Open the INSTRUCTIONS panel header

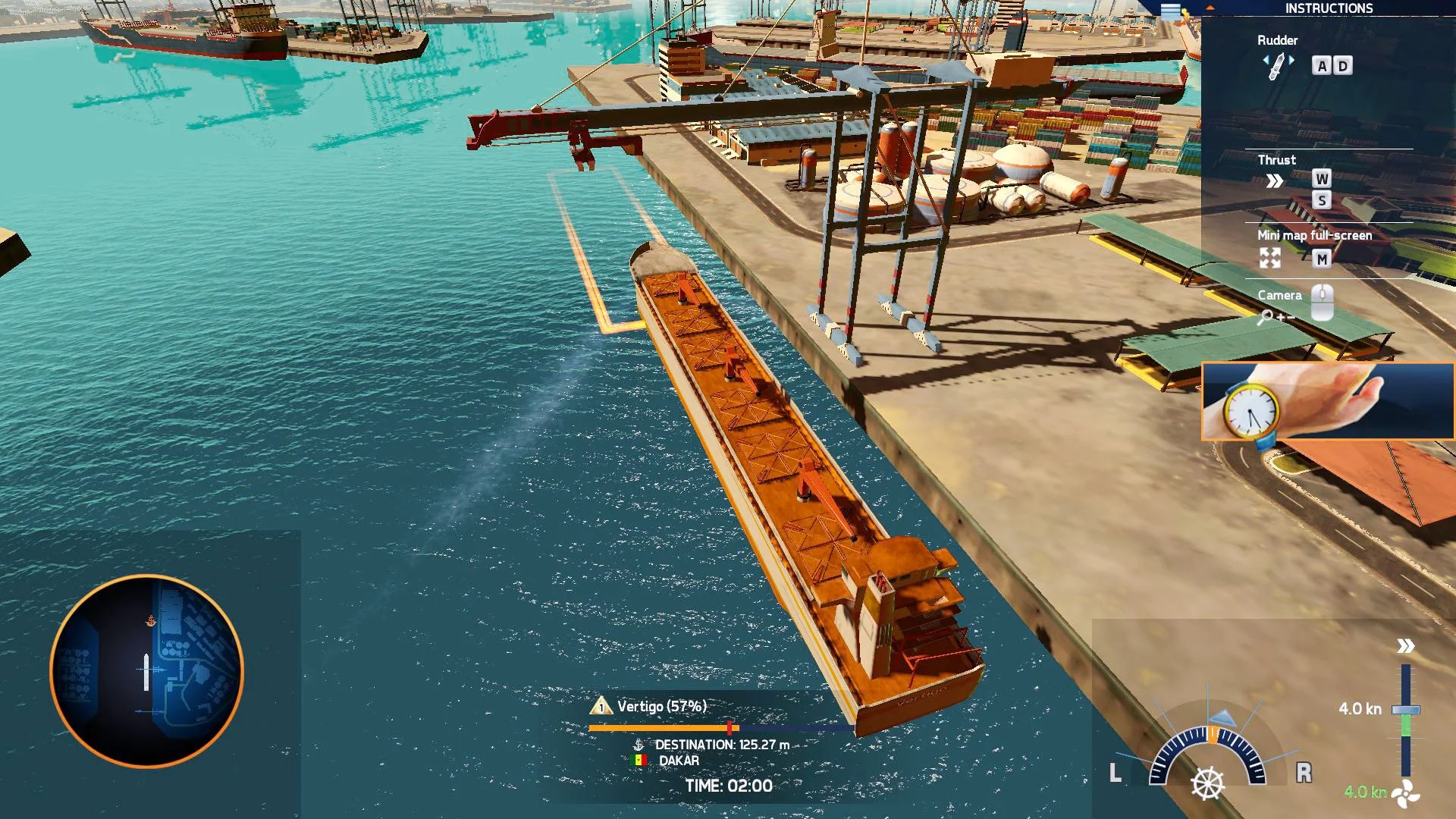[x=1328, y=9]
